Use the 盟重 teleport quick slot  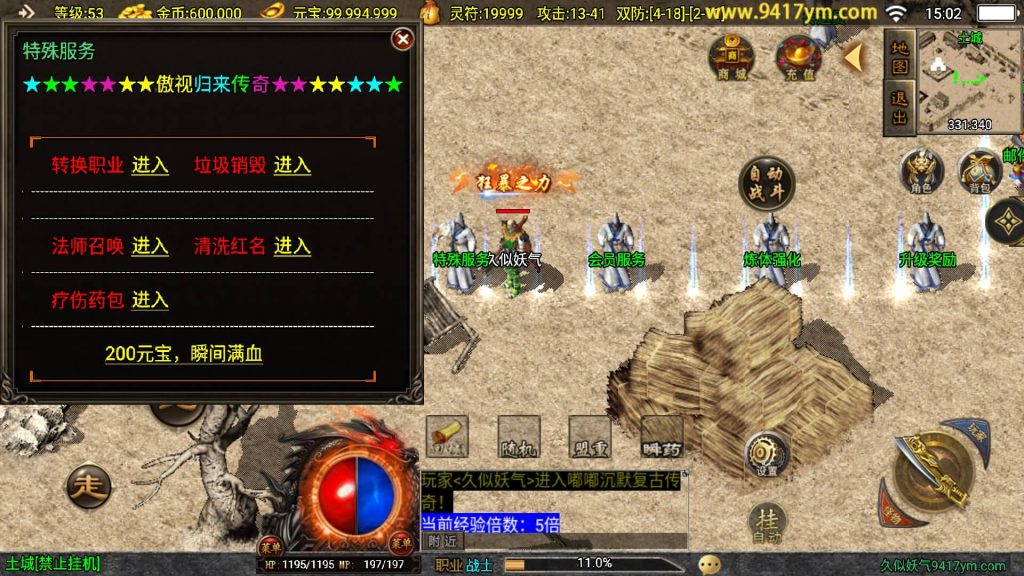(x=589, y=436)
